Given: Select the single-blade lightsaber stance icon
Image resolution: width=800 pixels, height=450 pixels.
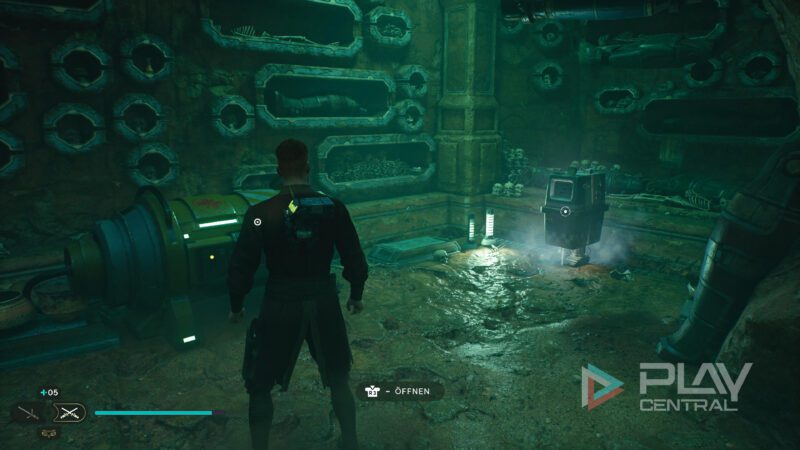Looking at the screenshot, I should tap(28, 411).
